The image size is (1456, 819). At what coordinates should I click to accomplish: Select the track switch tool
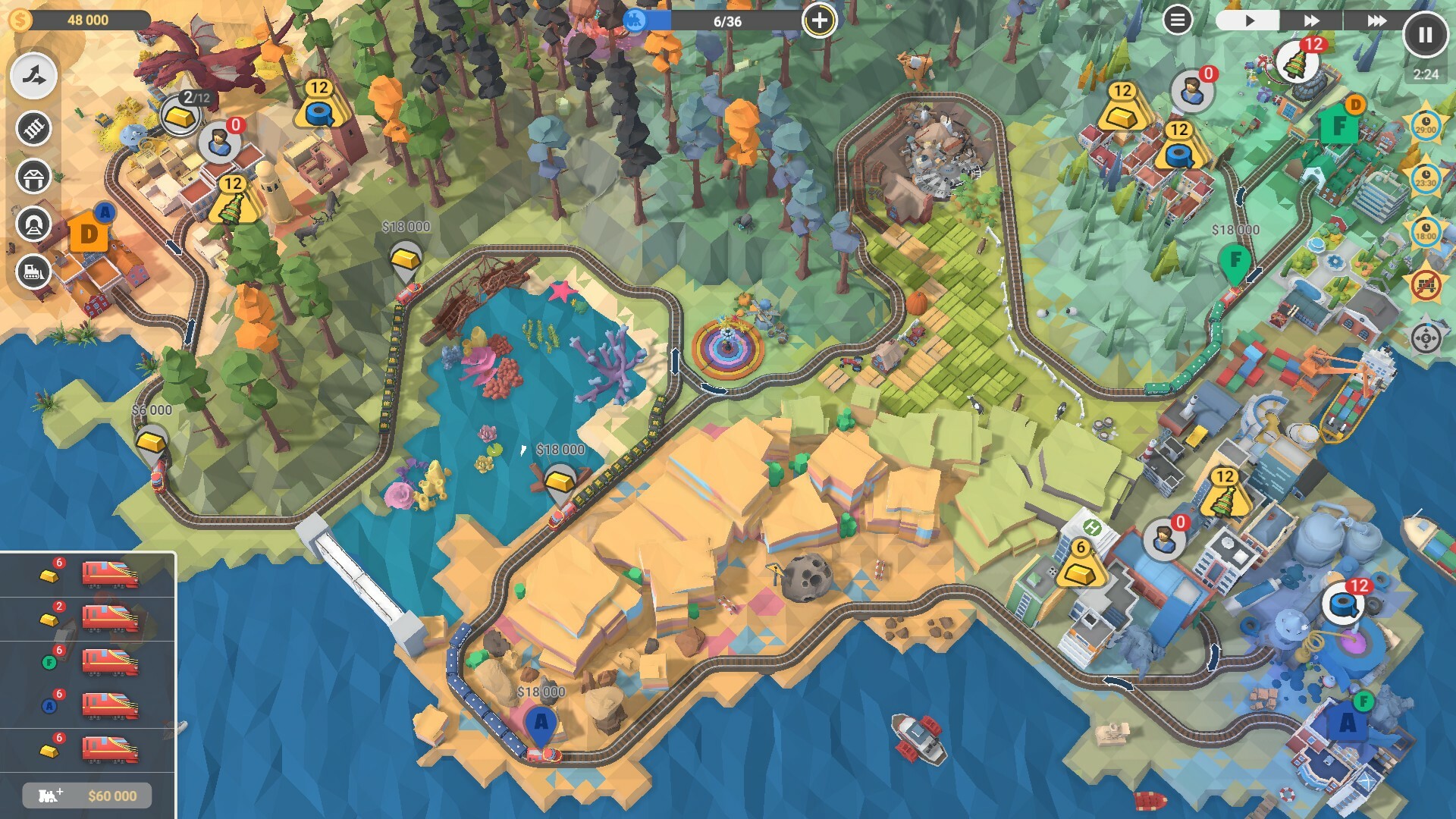point(32,75)
